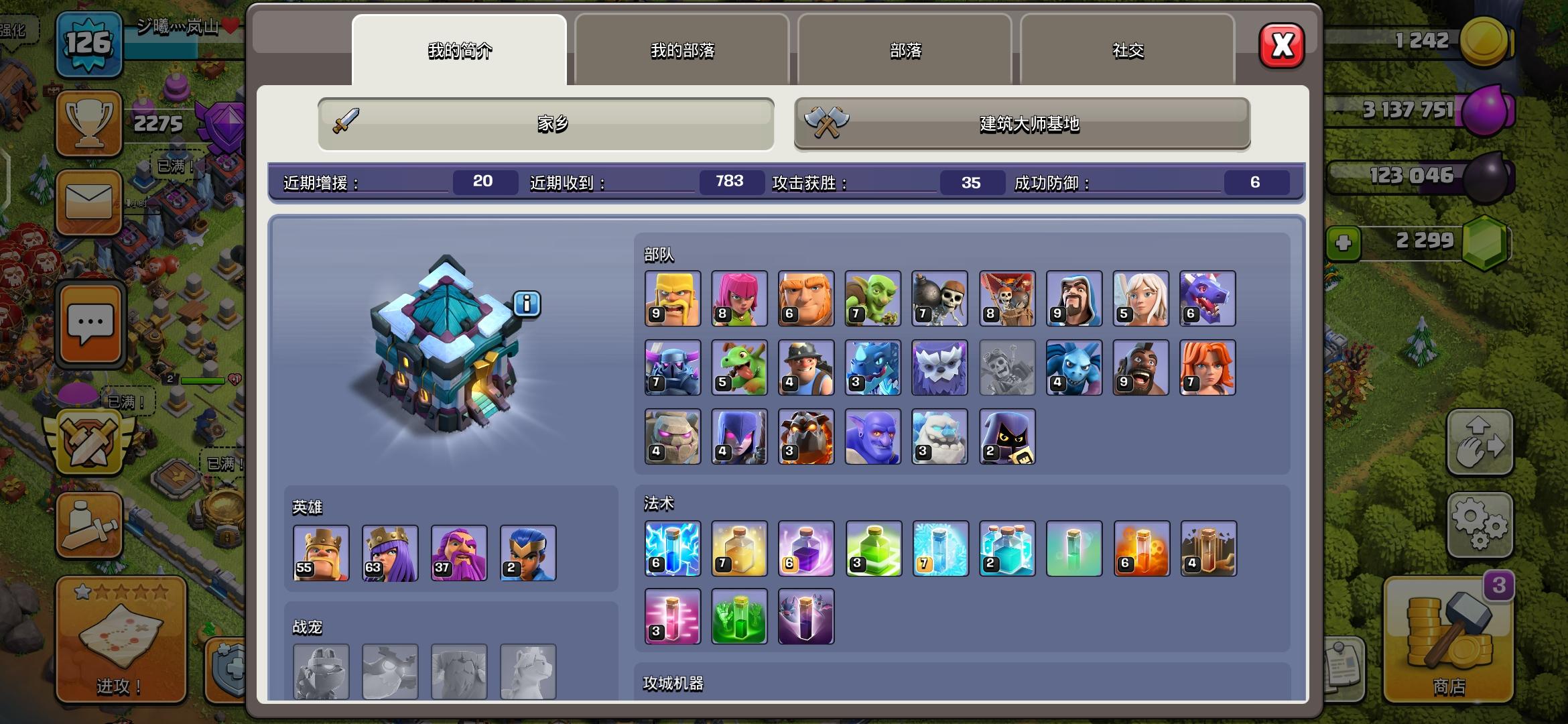Select the Barbarian troop icon
This screenshot has width=1568, height=724.
[672, 298]
